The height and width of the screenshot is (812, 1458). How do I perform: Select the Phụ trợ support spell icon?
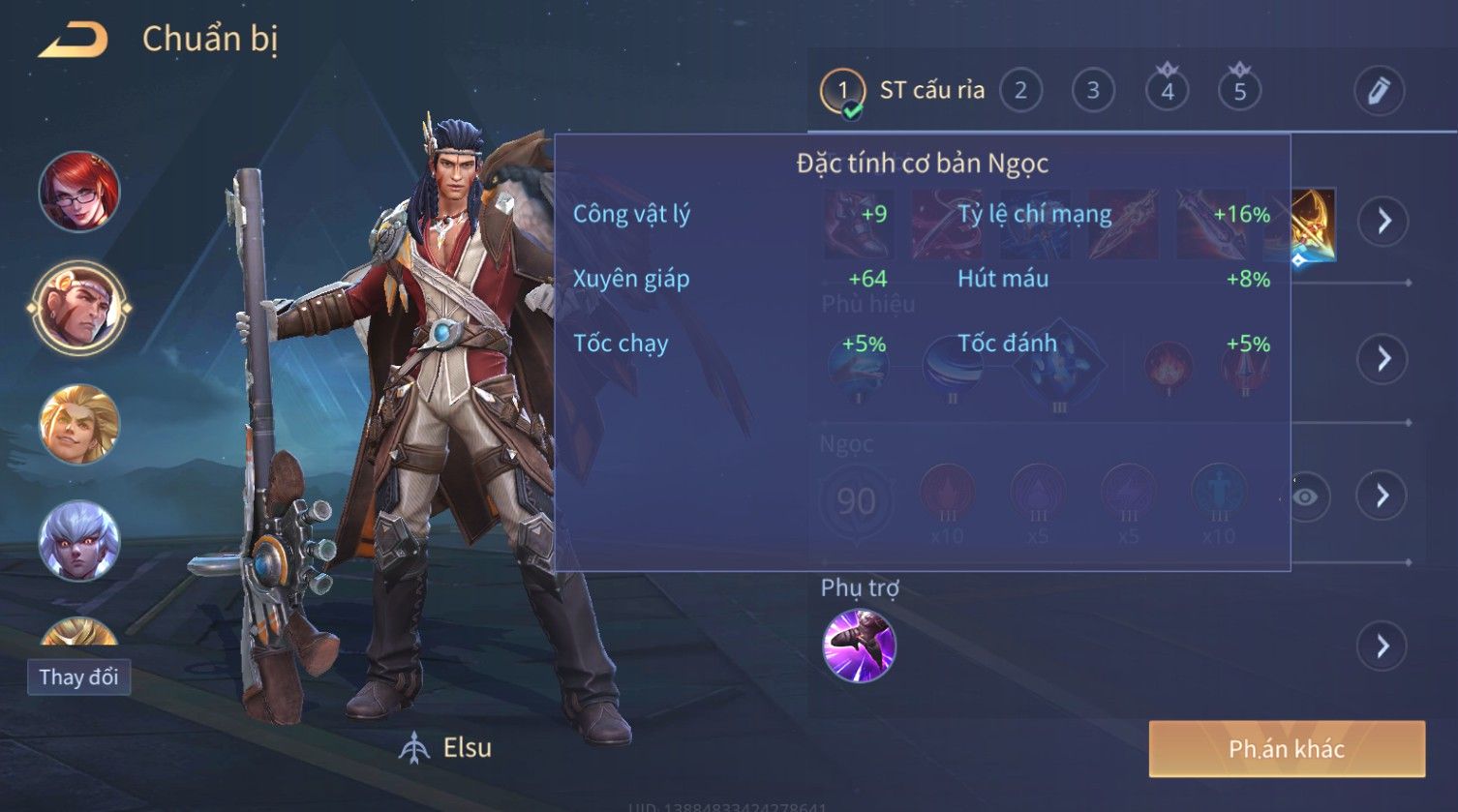tap(859, 646)
